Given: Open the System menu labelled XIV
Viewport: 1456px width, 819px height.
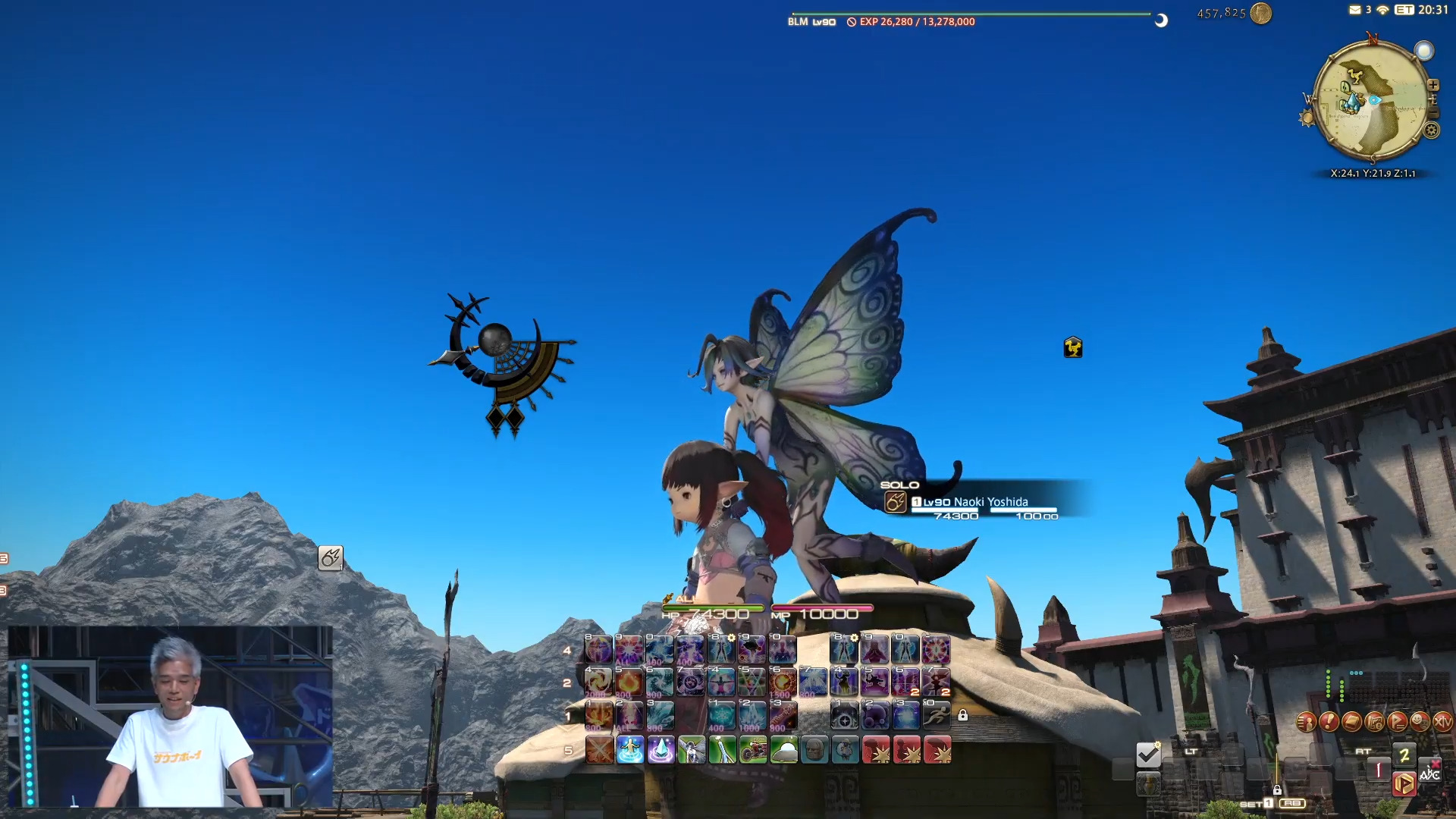Looking at the screenshot, I should tap(1442, 722).
